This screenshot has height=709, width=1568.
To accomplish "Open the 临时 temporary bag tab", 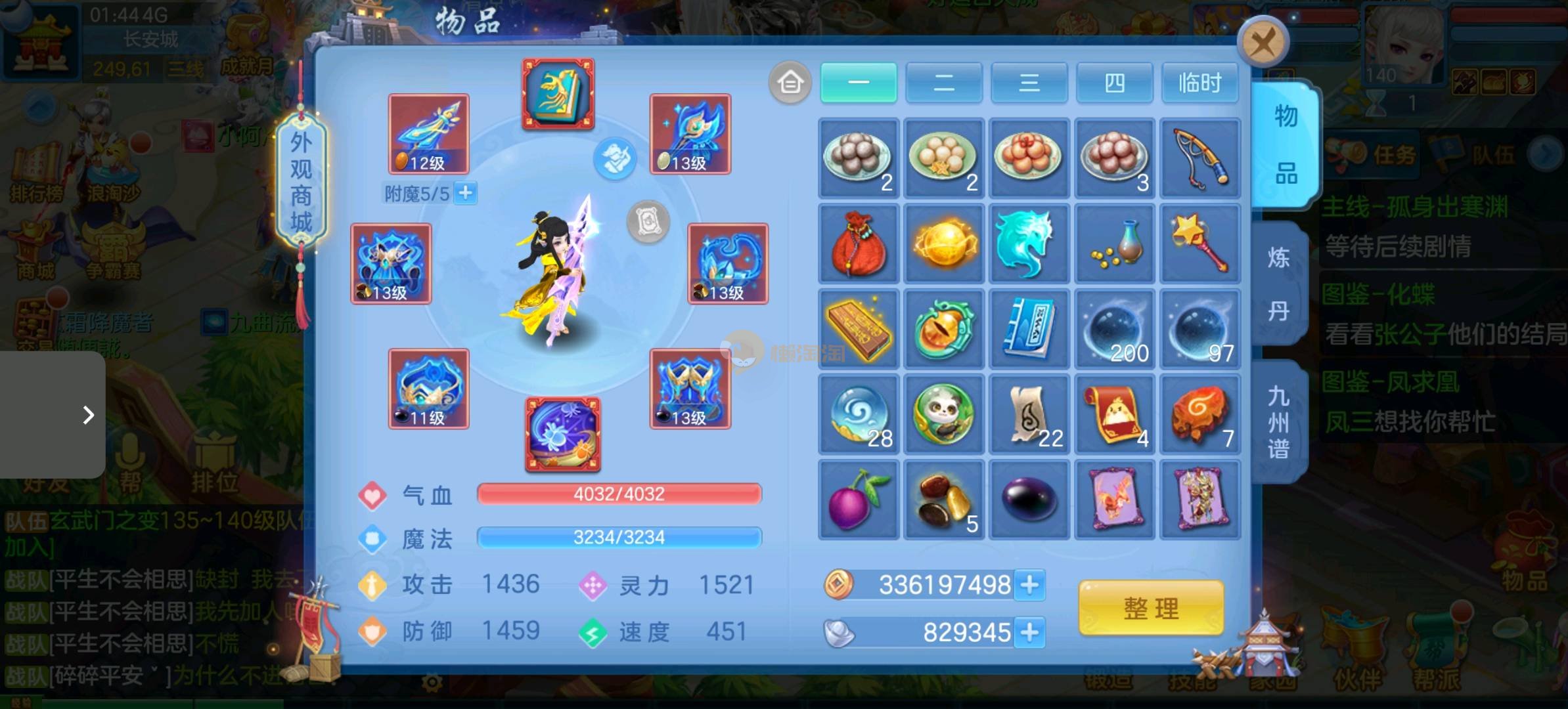I will pos(1199,83).
